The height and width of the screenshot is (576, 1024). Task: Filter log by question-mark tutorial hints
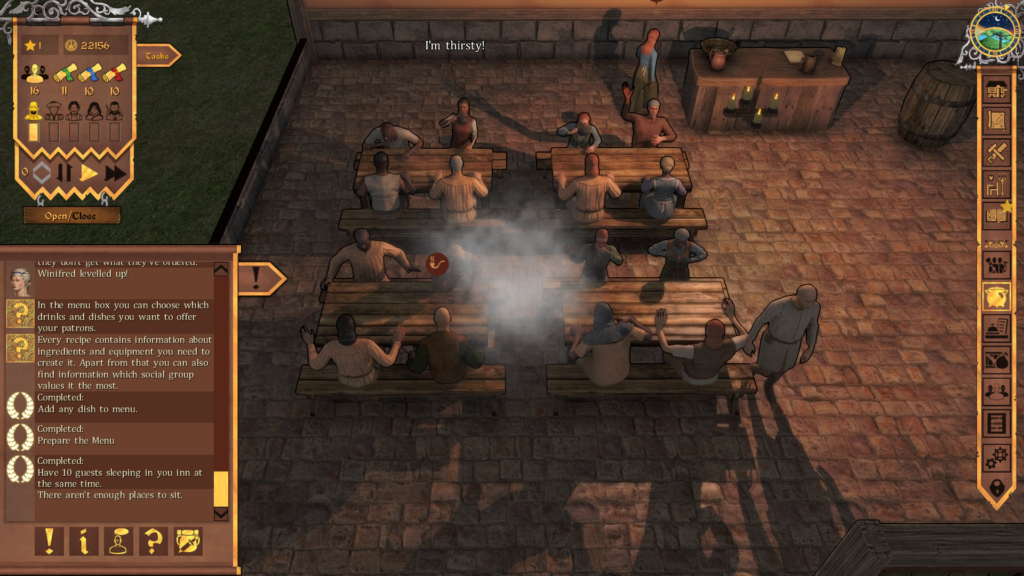coord(153,540)
